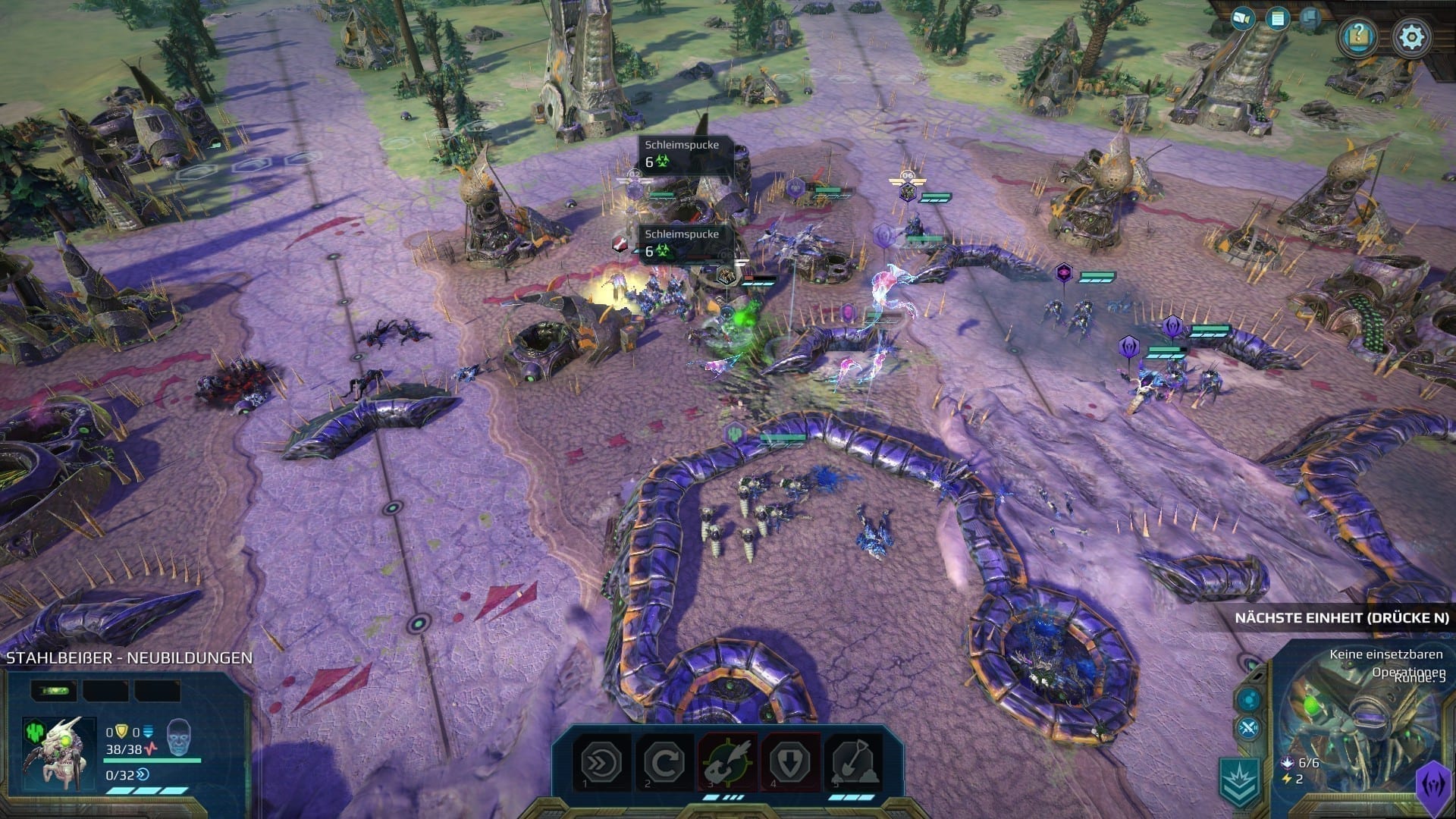Toggle the camera view icon

1242,18
